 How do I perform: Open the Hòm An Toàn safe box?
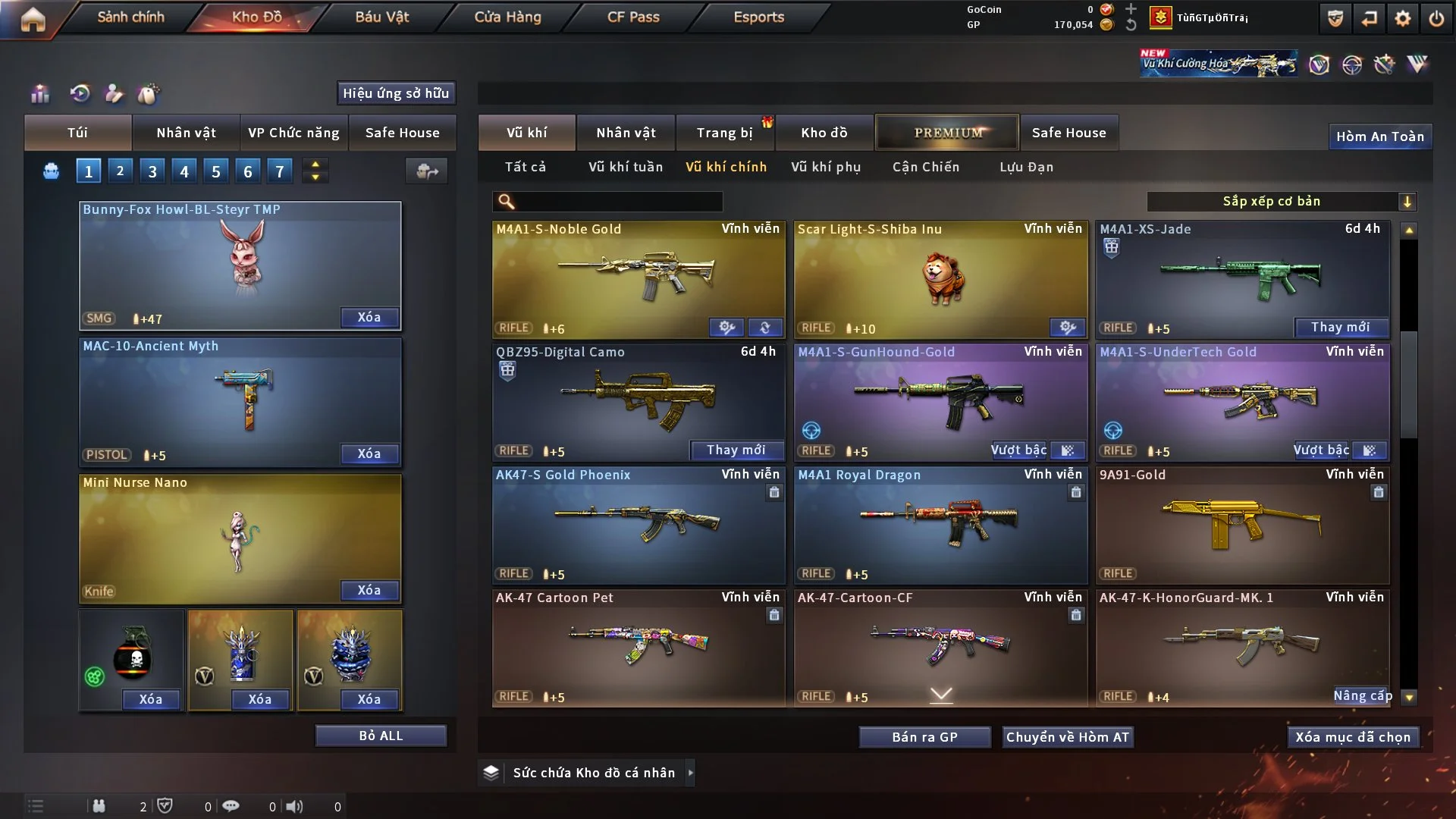click(1379, 136)
